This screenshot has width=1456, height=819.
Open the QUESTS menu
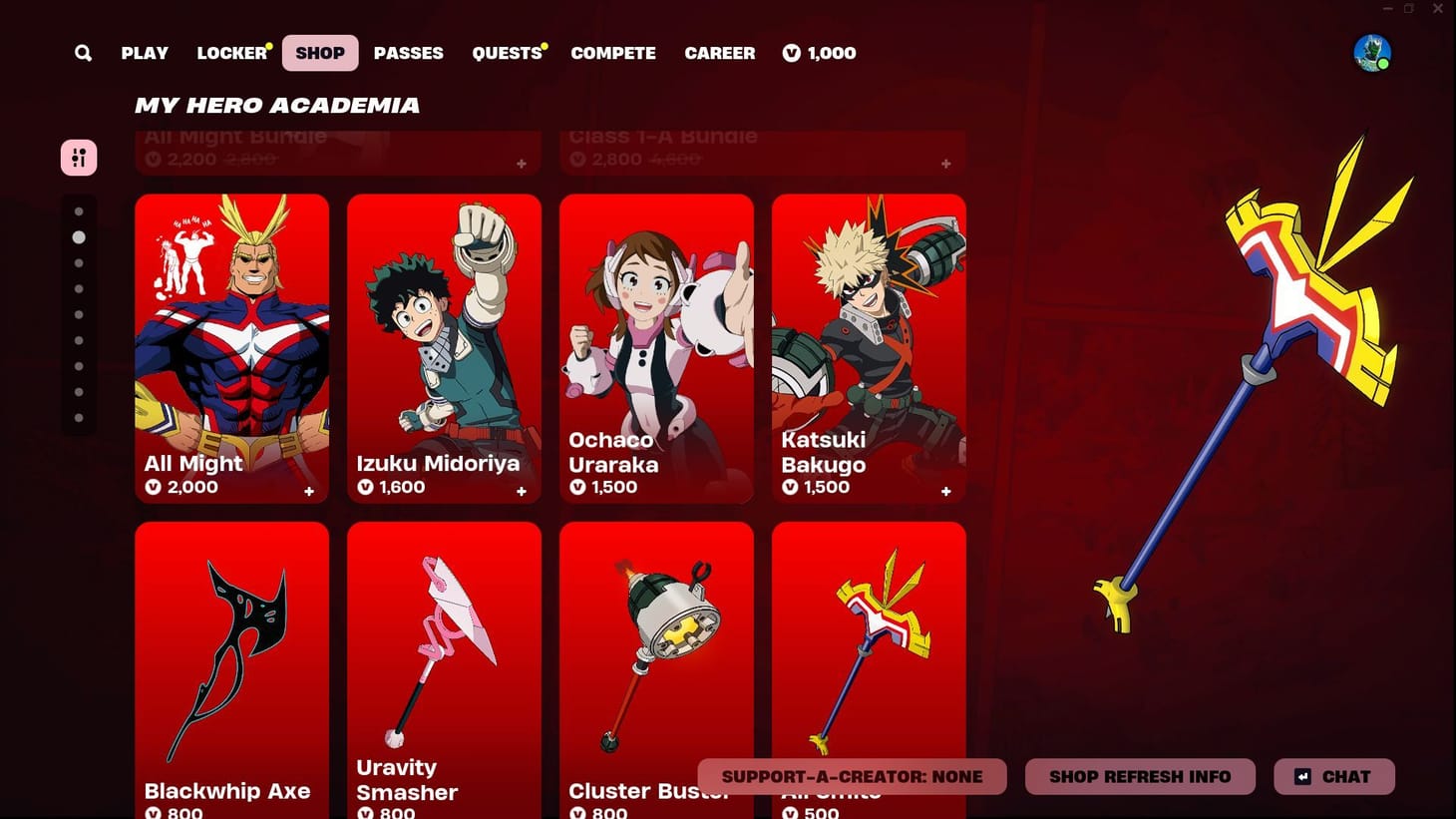pyautogui.click(x=507, y=53)
